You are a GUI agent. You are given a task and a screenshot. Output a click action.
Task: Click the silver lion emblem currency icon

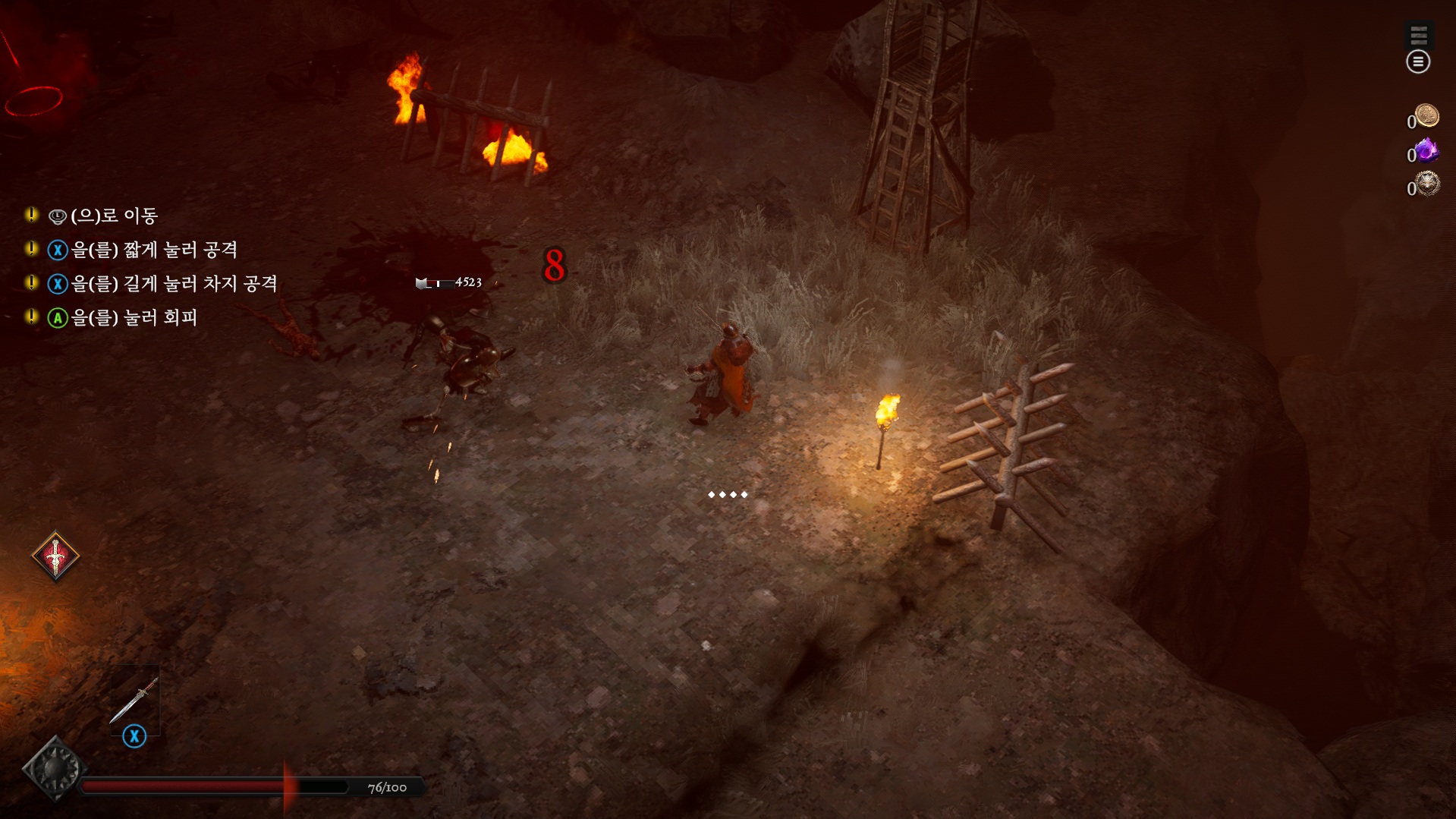tap(1426, 184)
